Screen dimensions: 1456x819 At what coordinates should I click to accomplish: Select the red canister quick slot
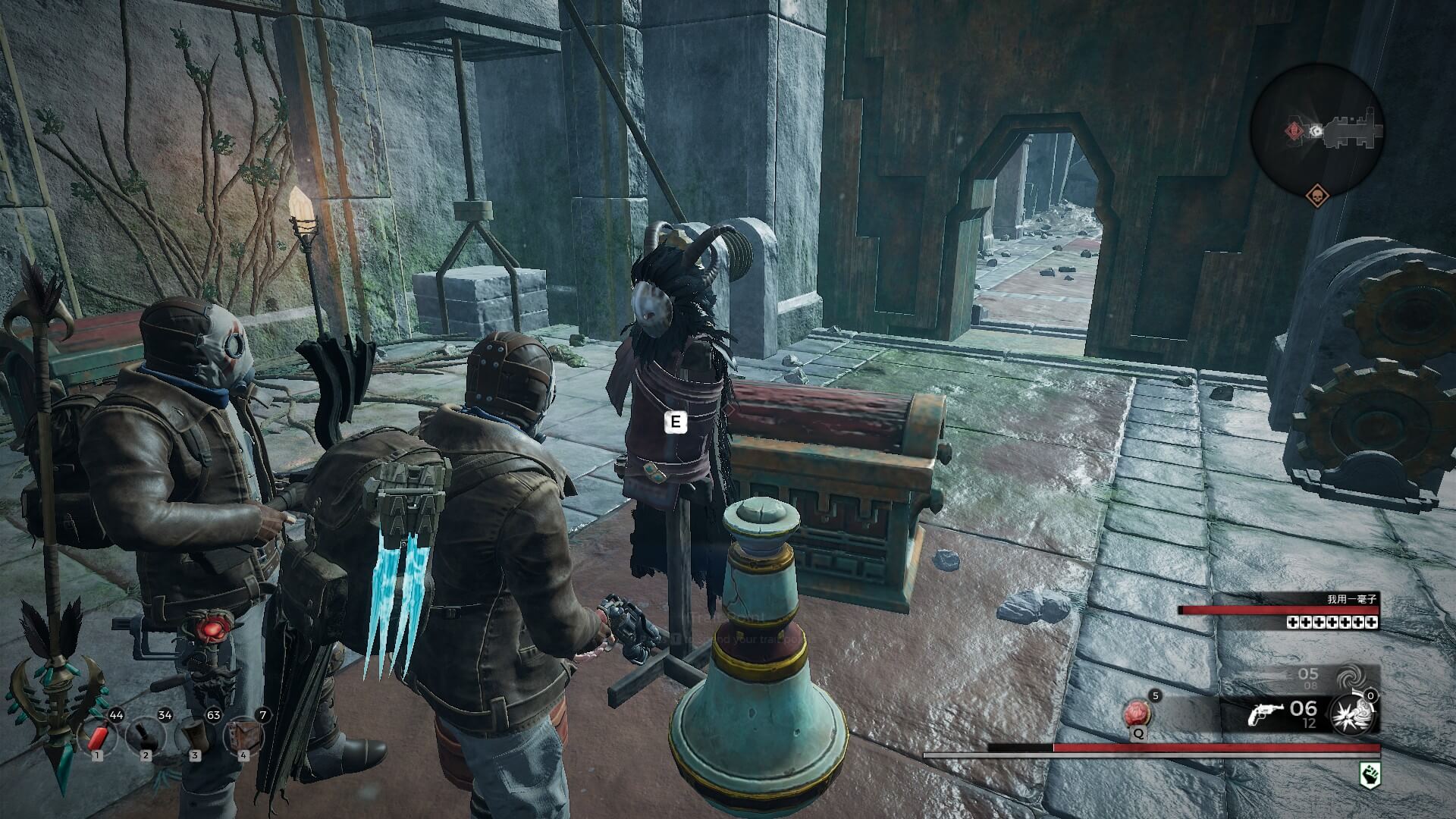98,736
